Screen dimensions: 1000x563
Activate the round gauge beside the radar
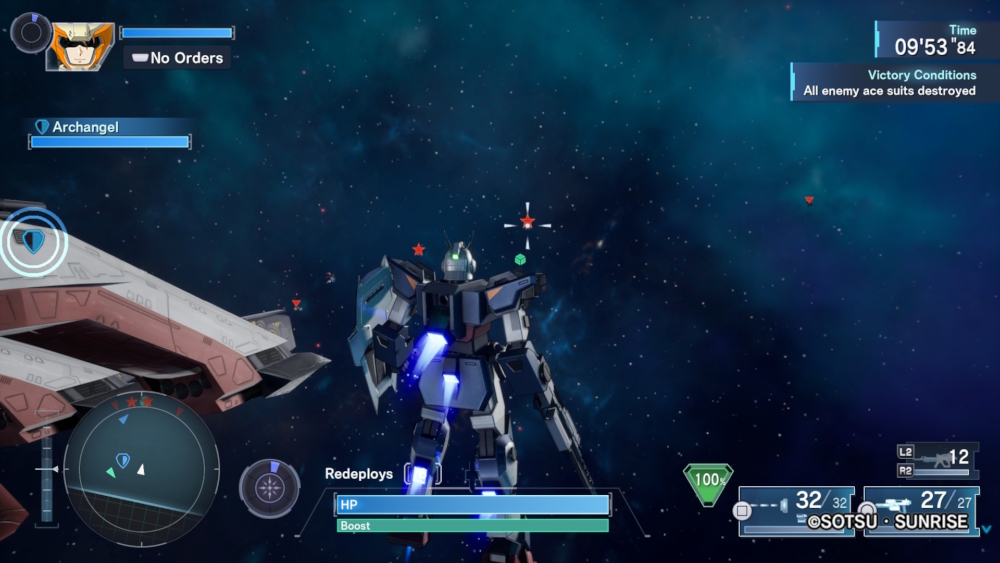[x=270, y=488]
